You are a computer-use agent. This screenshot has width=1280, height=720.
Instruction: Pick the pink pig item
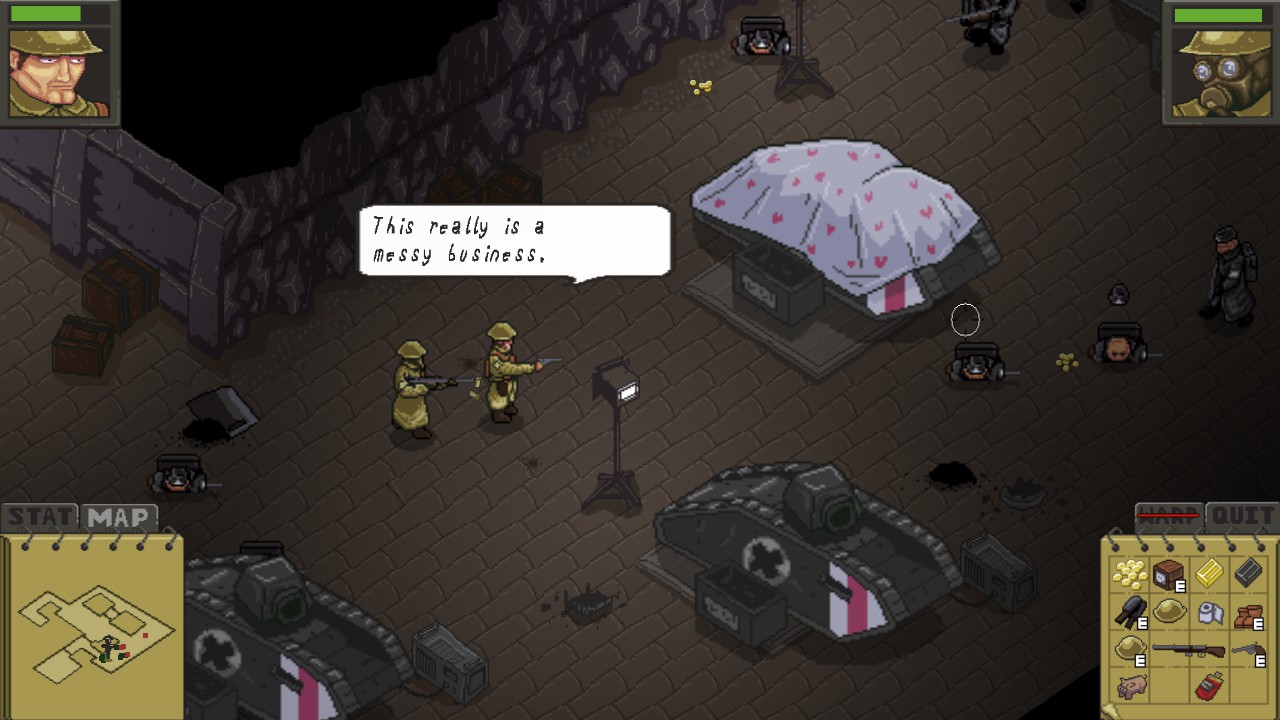(1131, 687)
